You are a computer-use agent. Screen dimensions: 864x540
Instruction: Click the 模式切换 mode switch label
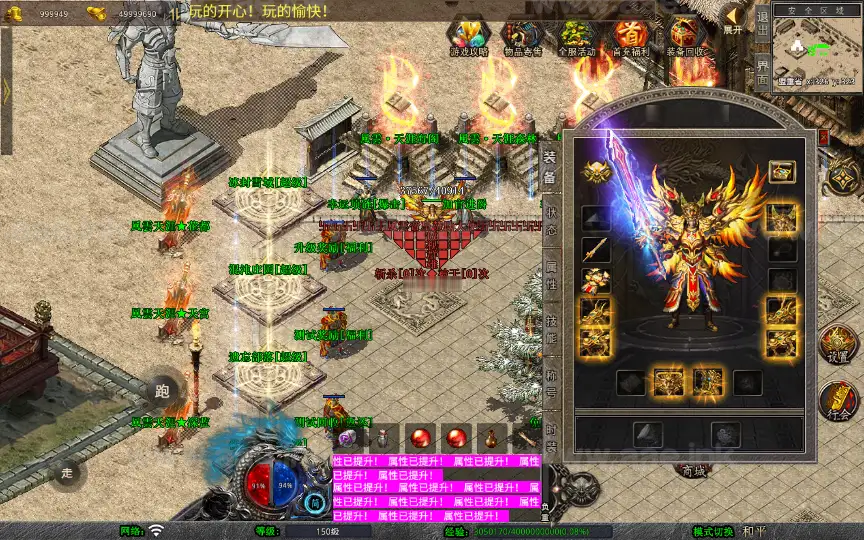(714, 531)
